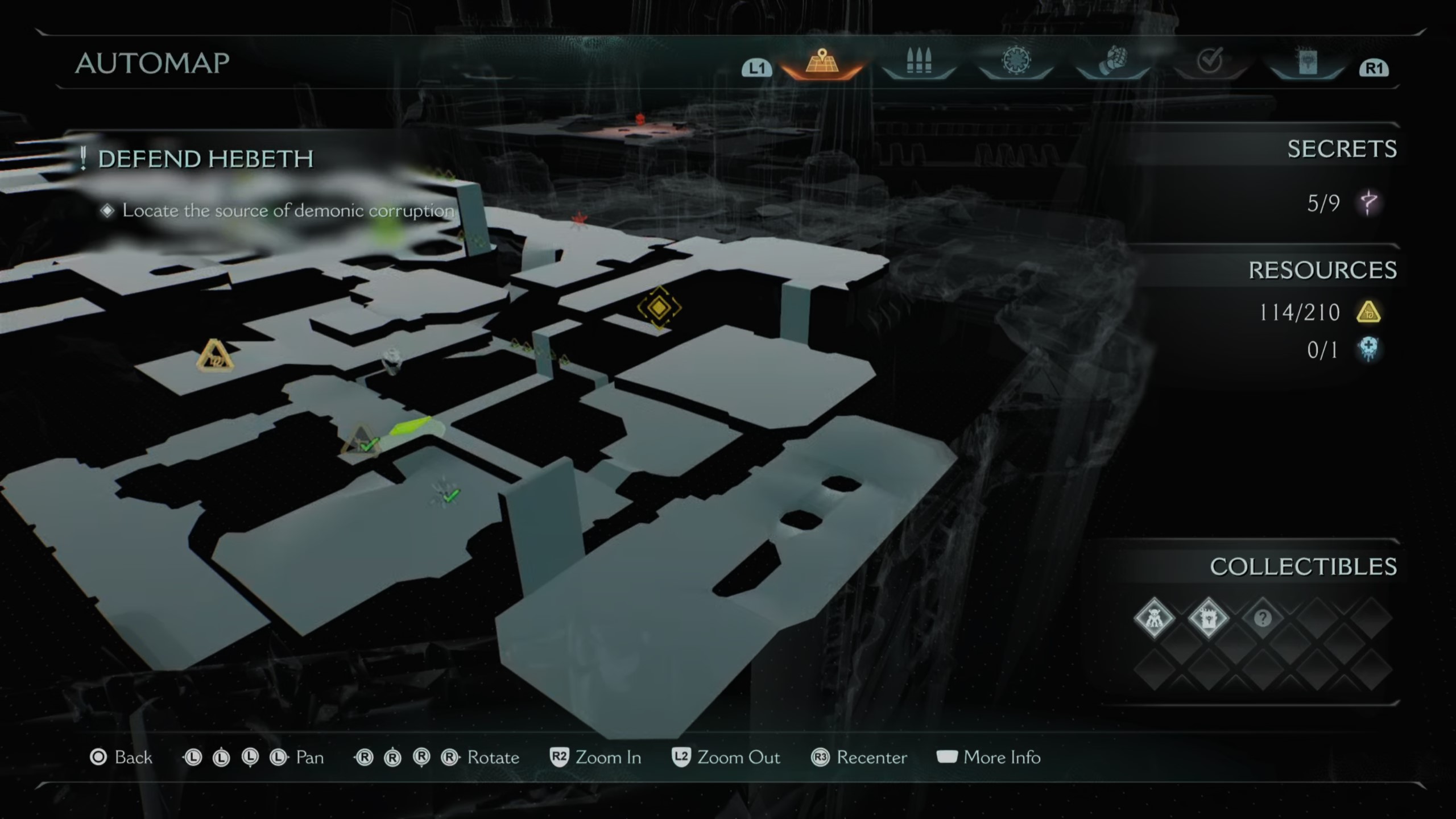The image size is (1456, 819).
Task: Select the flaming codex collectible slot
Action: click(1208, 618)
